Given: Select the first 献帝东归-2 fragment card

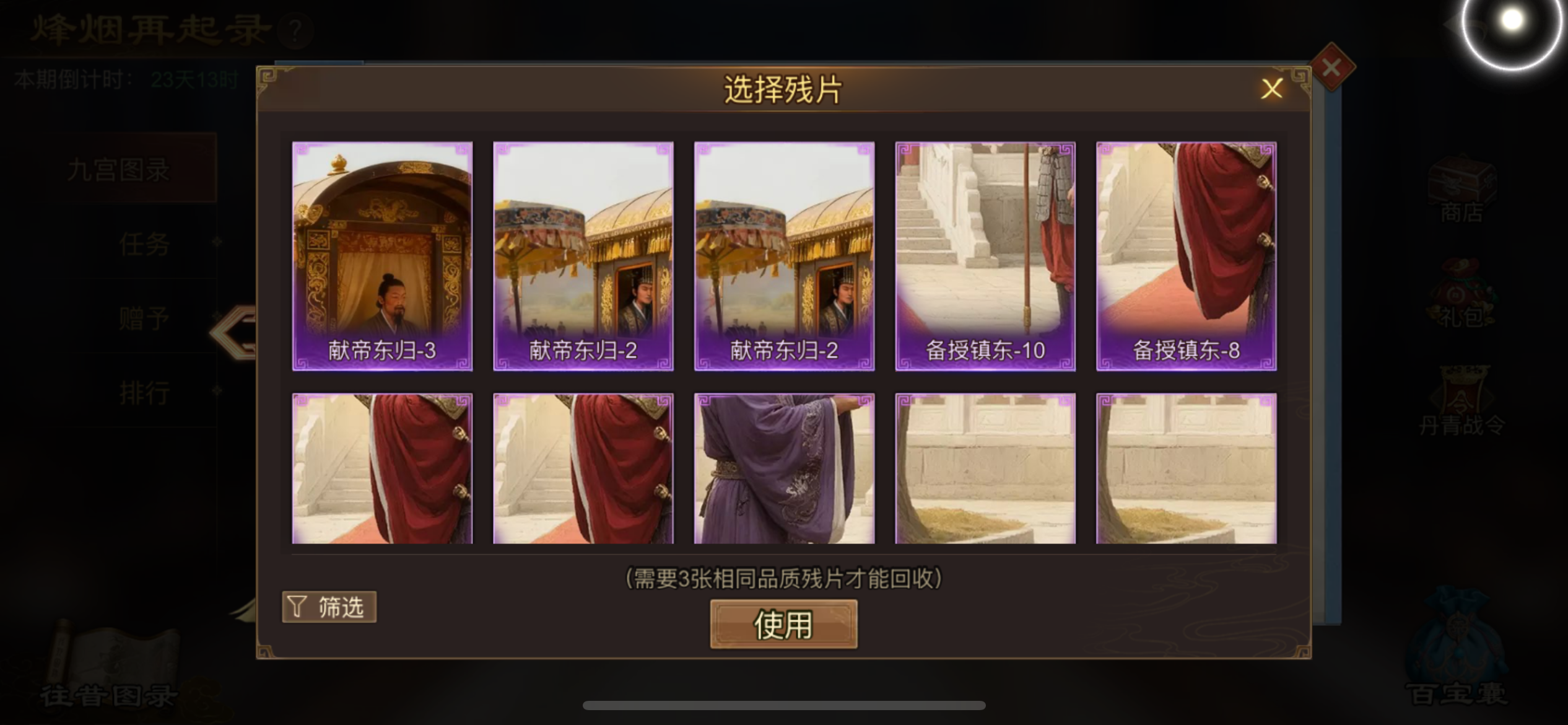Looking at the screenshot, I should tap(583, 257).
